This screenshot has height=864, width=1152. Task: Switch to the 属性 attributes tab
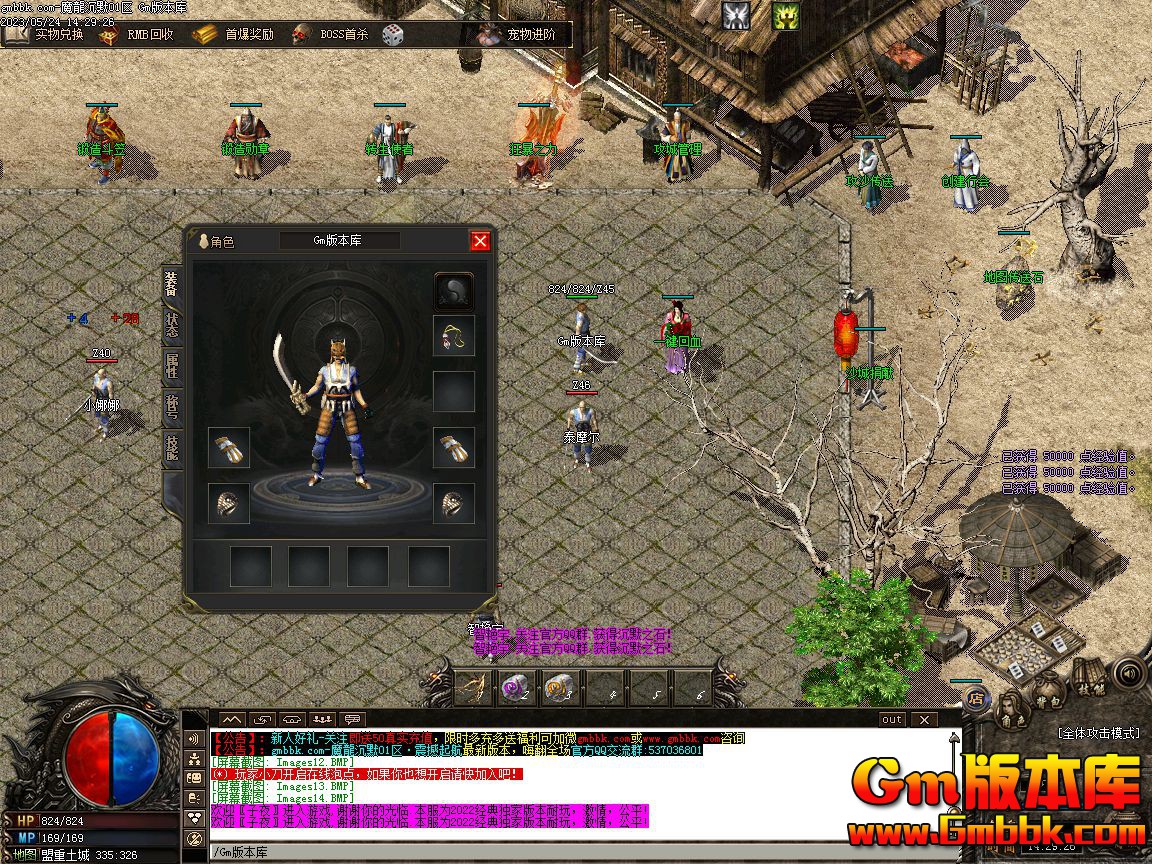(172, 366)
